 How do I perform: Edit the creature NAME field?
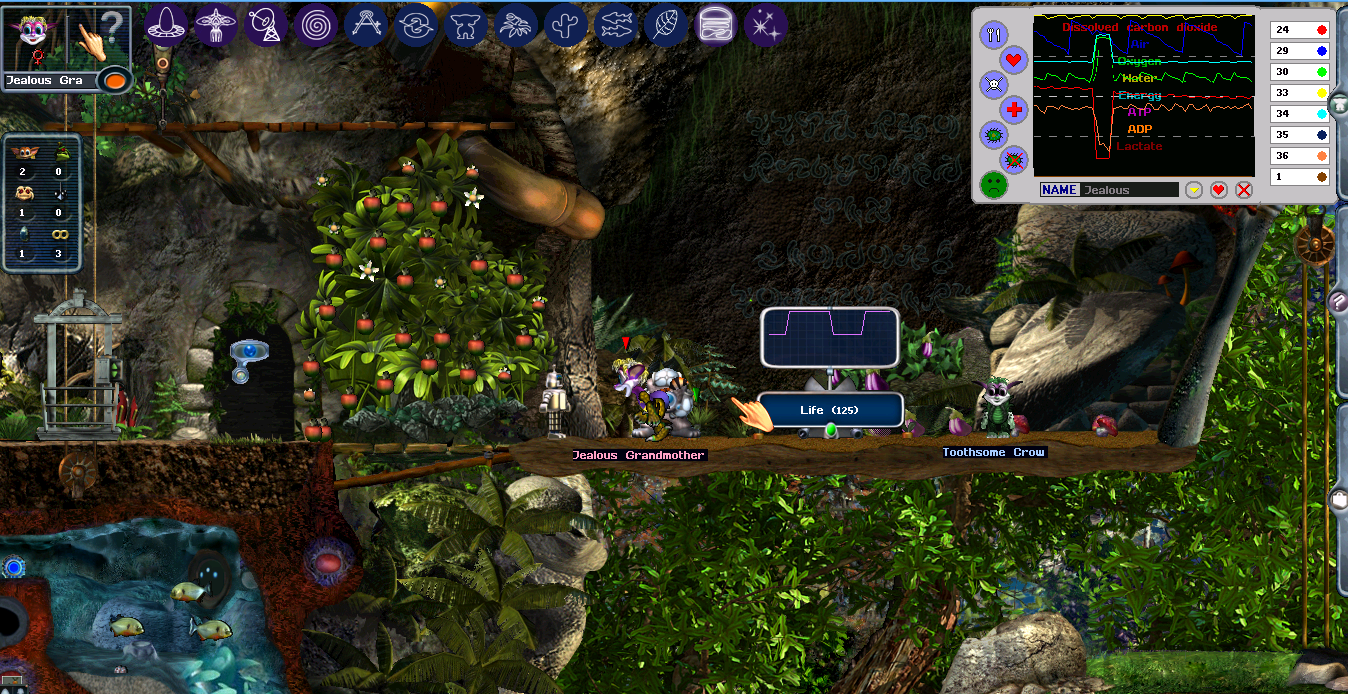pos(1129,190)
